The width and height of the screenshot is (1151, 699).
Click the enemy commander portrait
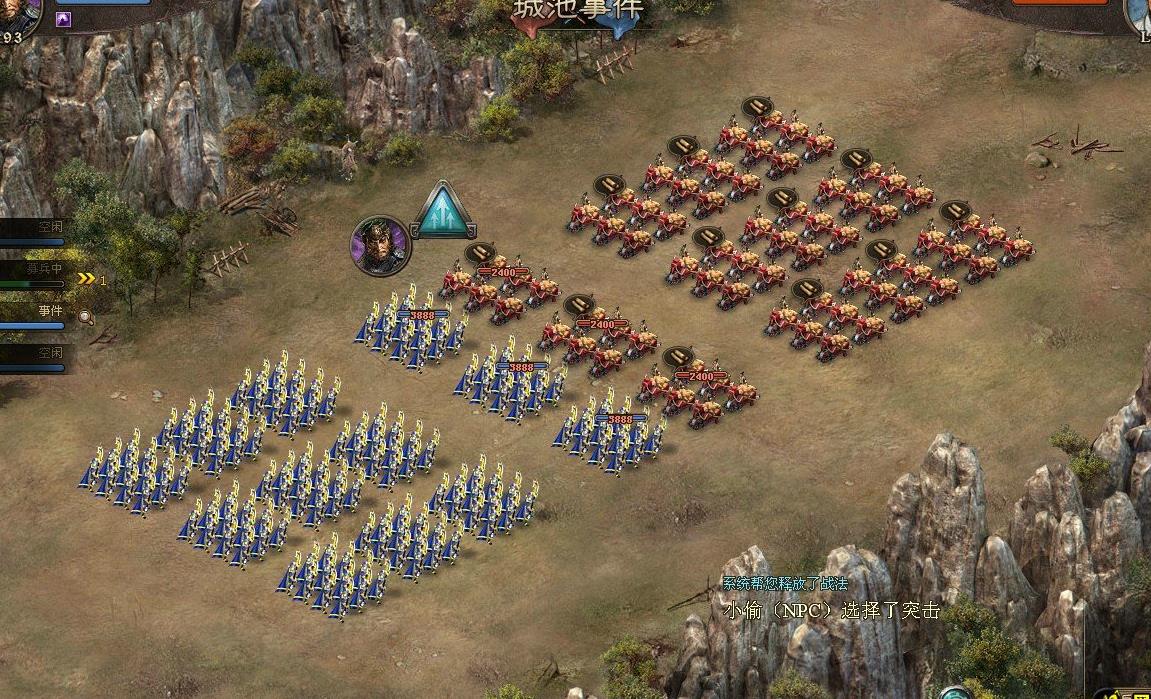pyautogui.click(x=1138, y=14)
